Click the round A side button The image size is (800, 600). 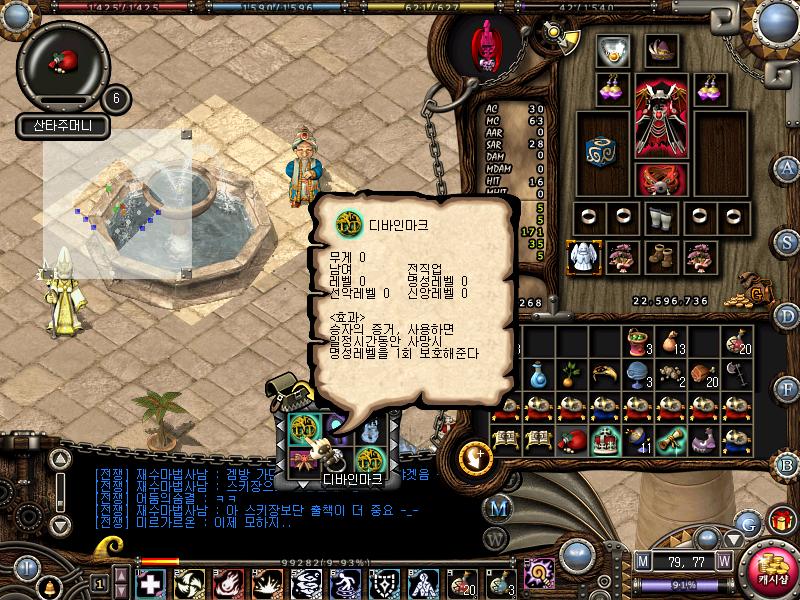click(789, 167)
